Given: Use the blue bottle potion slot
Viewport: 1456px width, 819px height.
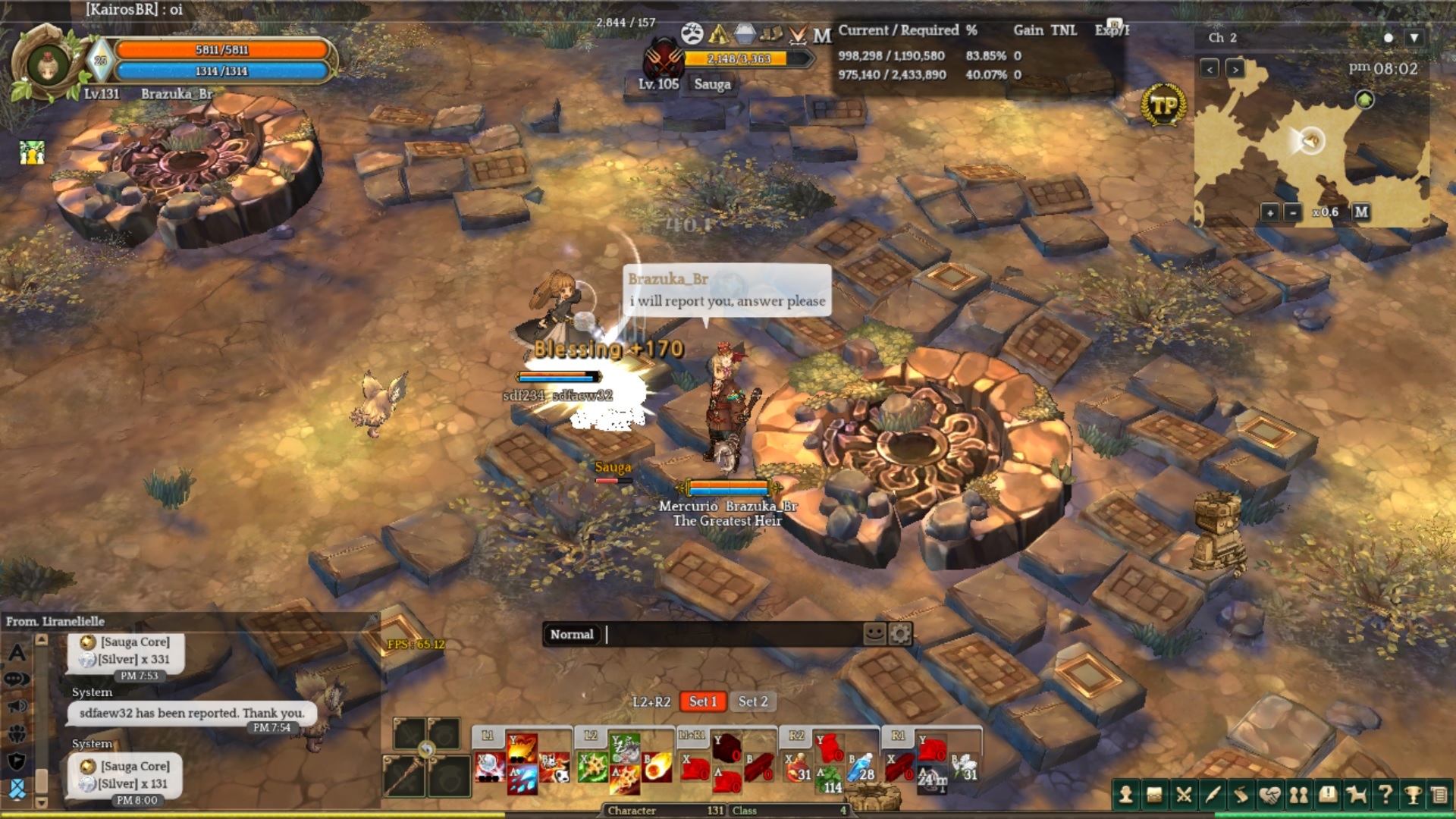Looking at the screenshot, I should coord(861,767).
